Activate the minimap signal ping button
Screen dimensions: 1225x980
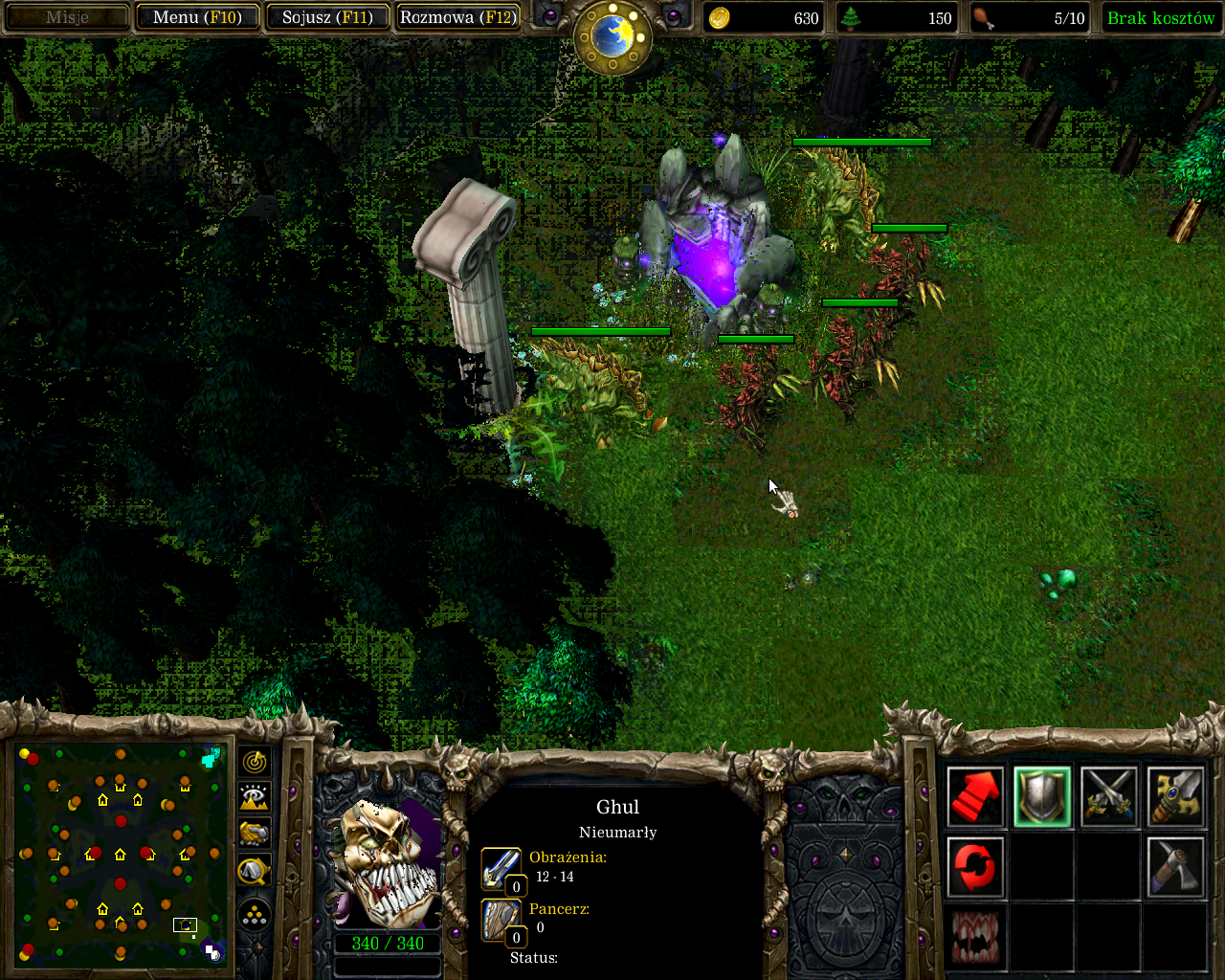point(255,762)
